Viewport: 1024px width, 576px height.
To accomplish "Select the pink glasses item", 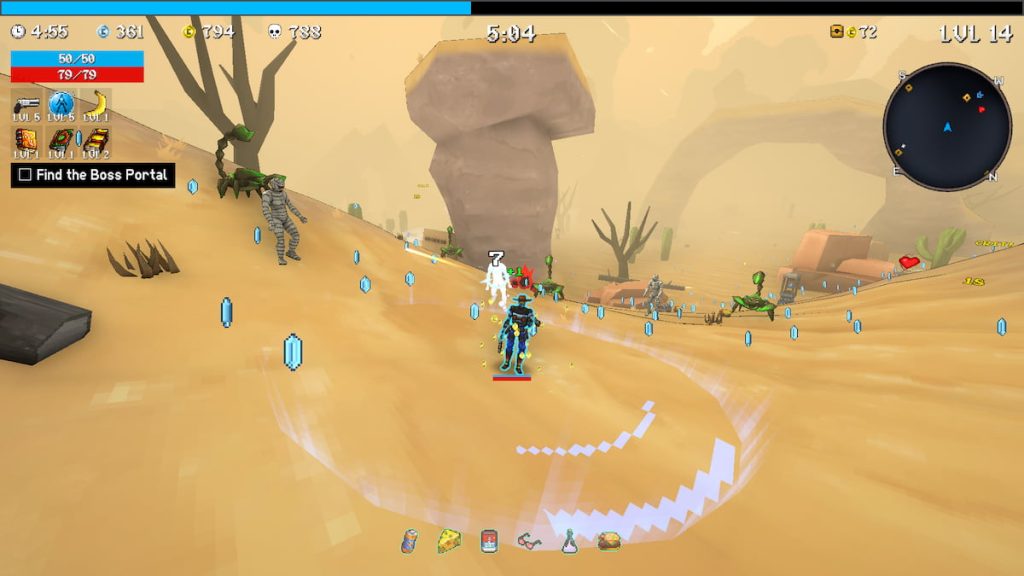I will pyautogui.click(x=529, y=541).
